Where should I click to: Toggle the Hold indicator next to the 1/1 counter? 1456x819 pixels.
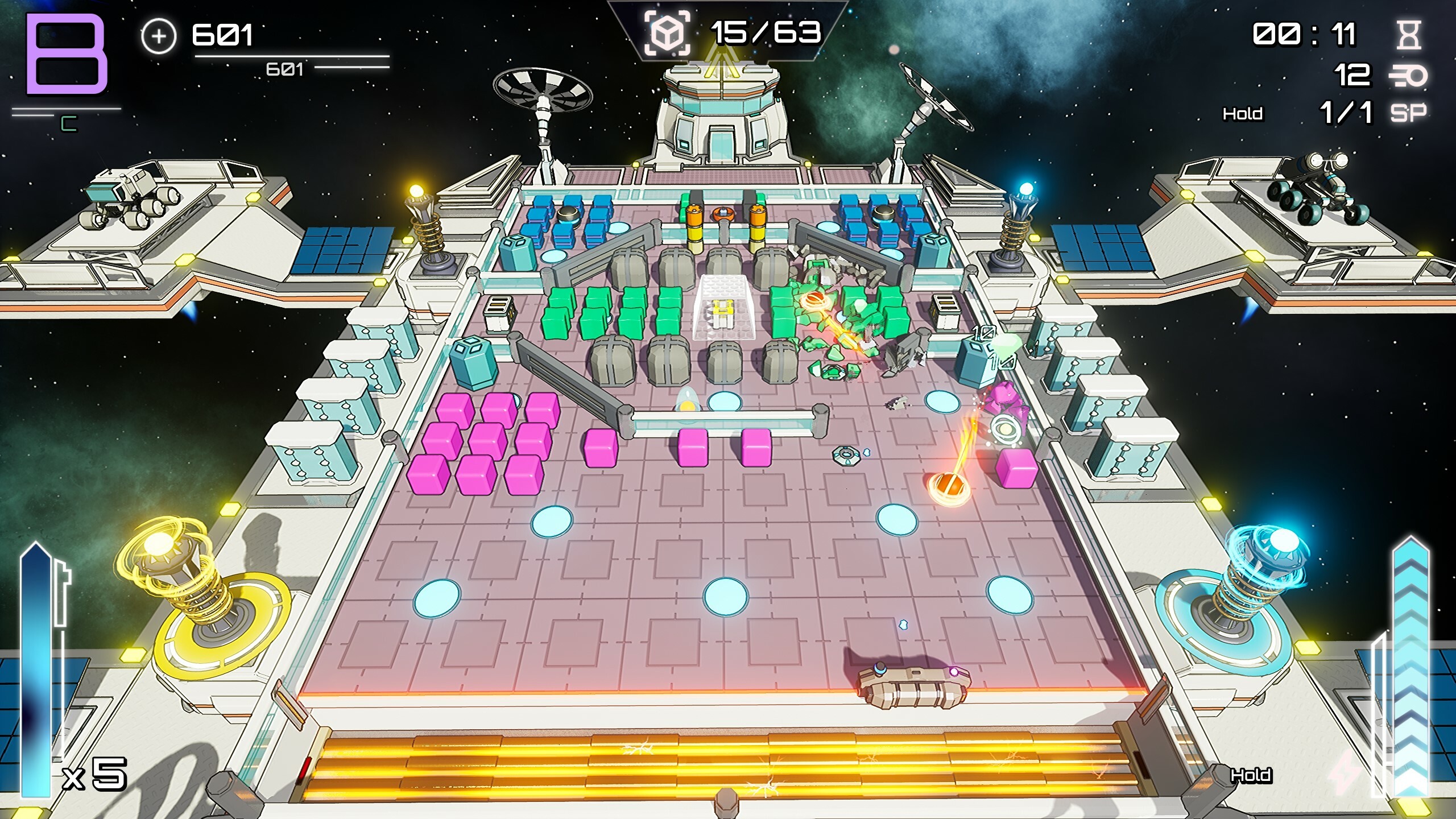(1243, 114)
